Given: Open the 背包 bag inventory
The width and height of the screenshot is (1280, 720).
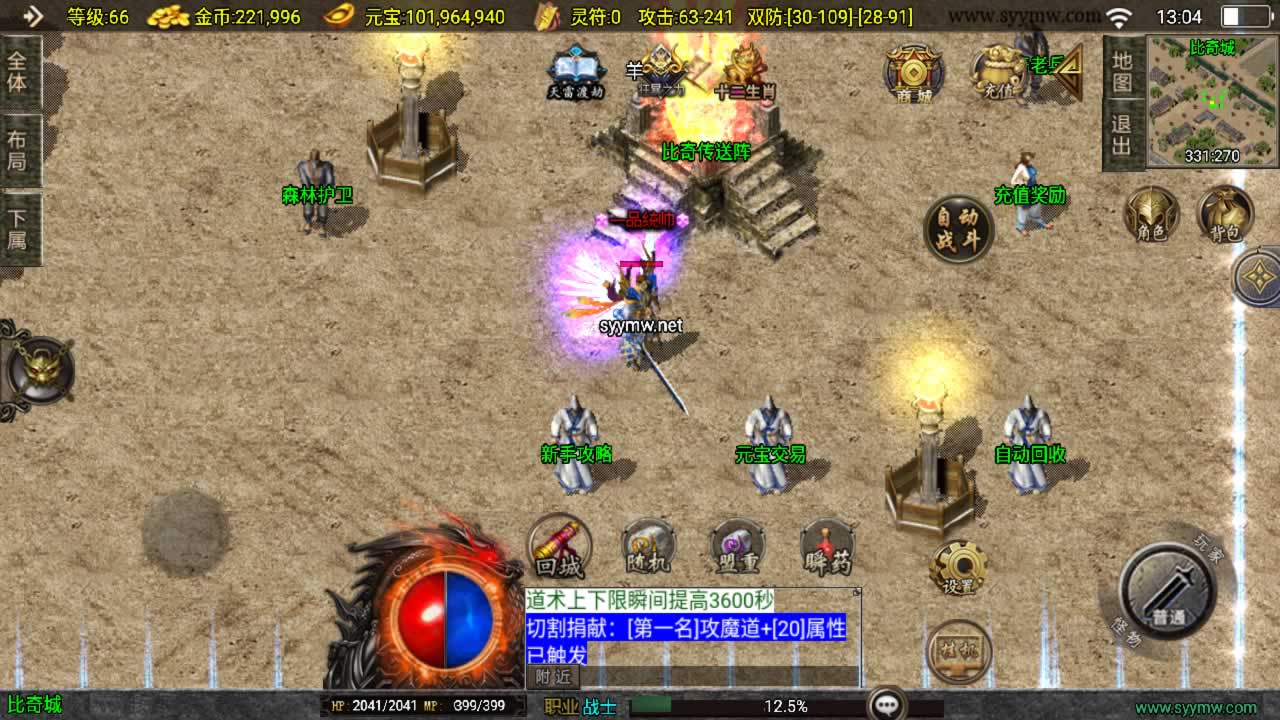Looking at the screenshot, I should [x=1225, y=214].
